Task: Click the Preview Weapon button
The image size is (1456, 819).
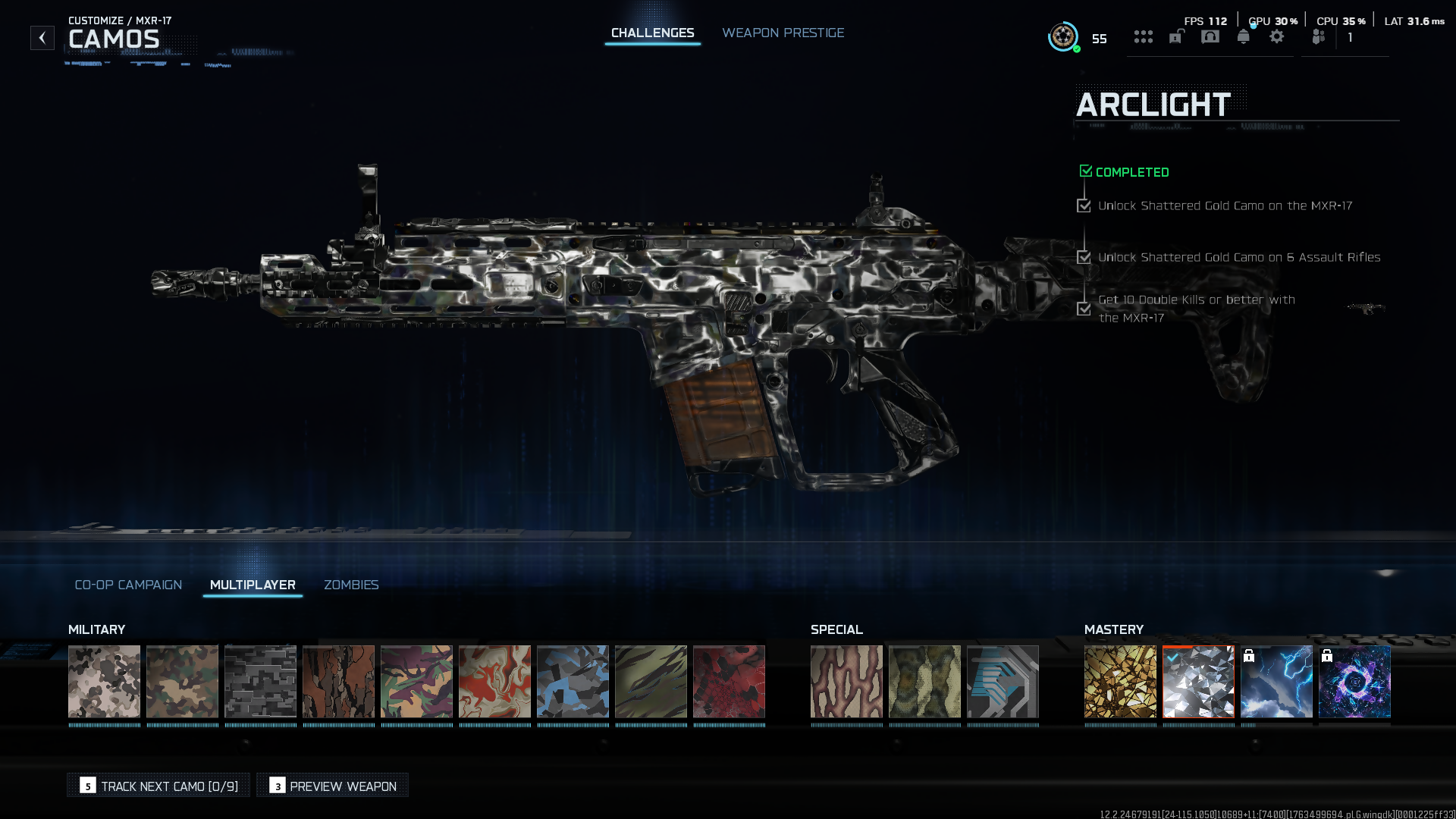Action: tap(332, 786)
